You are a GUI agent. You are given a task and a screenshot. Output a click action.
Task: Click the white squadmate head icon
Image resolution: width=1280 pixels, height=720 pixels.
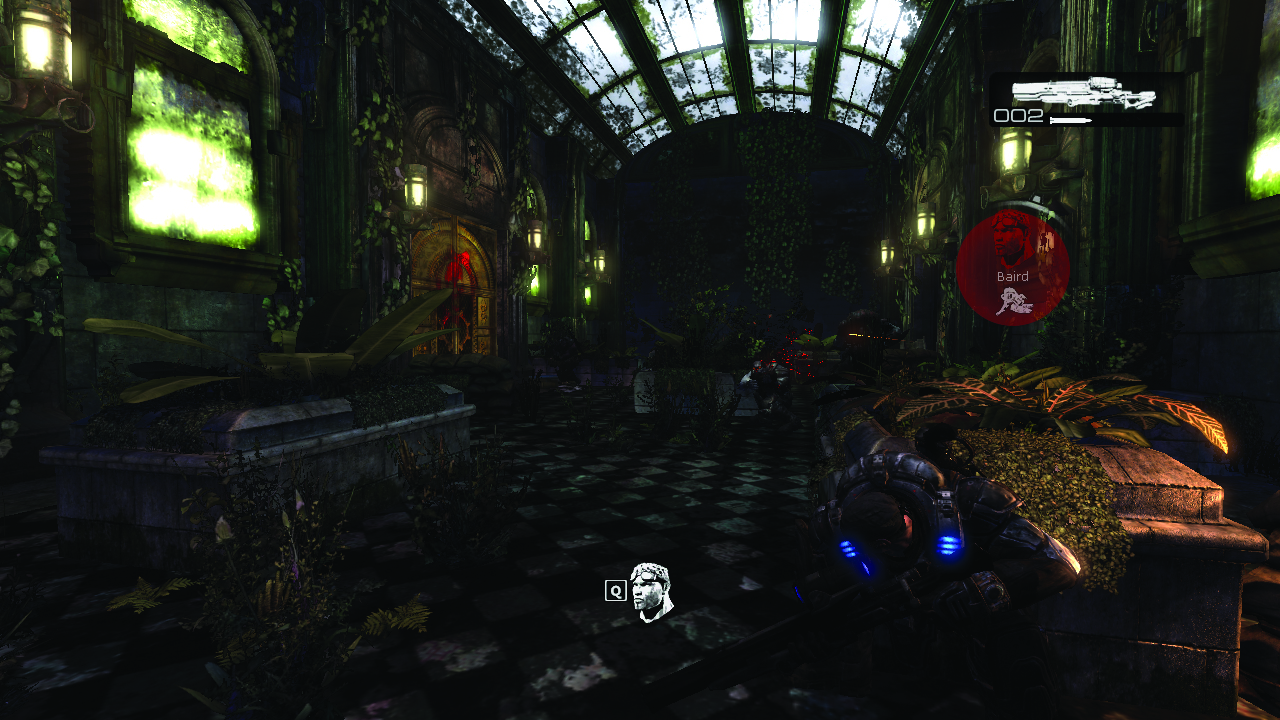pyautogui.click(x=652, y=591)
